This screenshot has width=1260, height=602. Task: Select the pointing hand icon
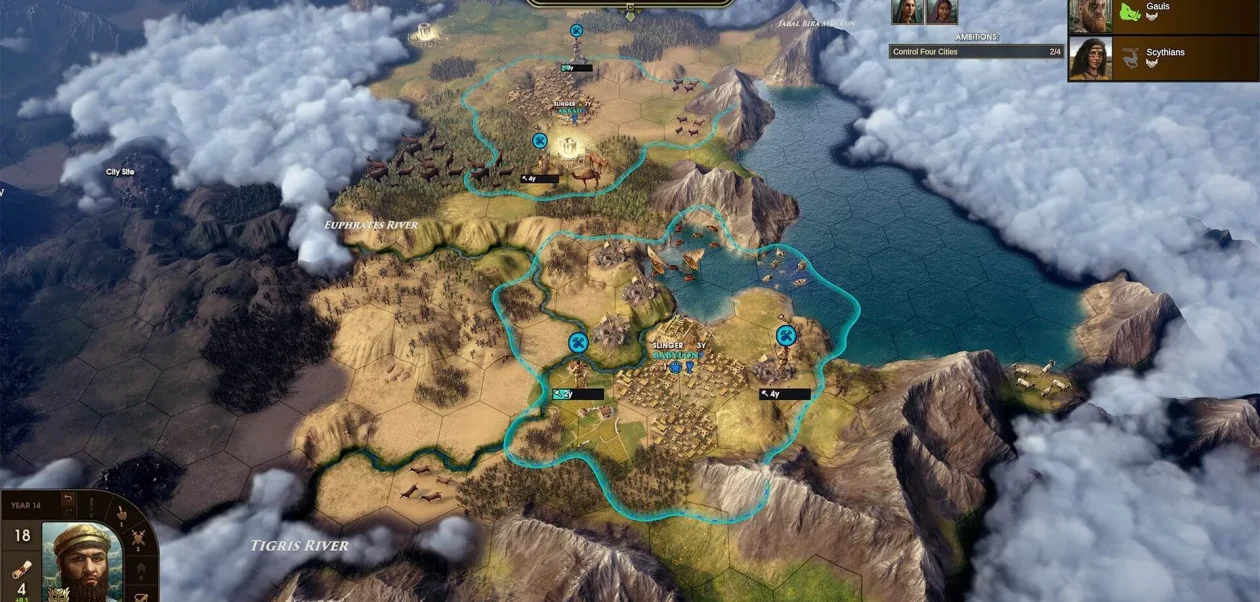(122, 514)
